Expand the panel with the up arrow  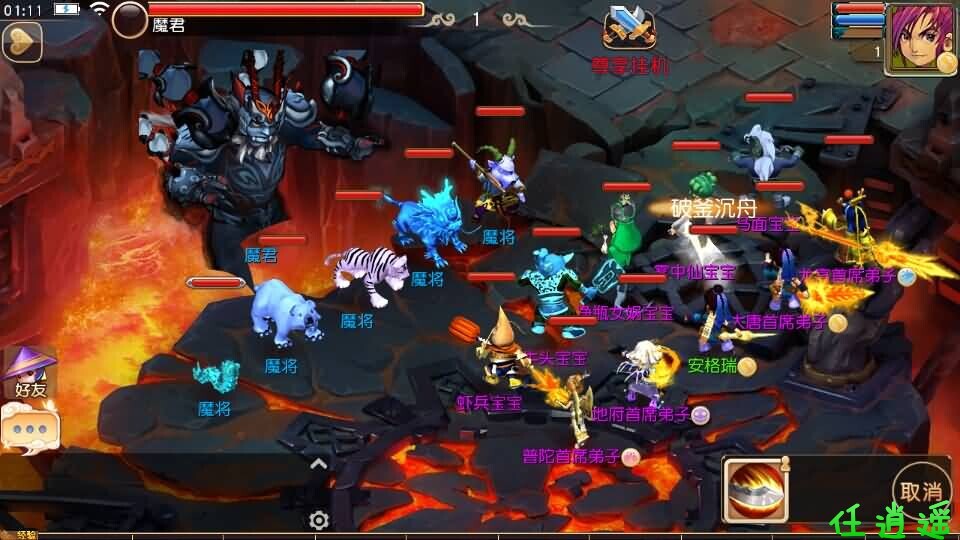pyautogui.click(x=319, y=463)
